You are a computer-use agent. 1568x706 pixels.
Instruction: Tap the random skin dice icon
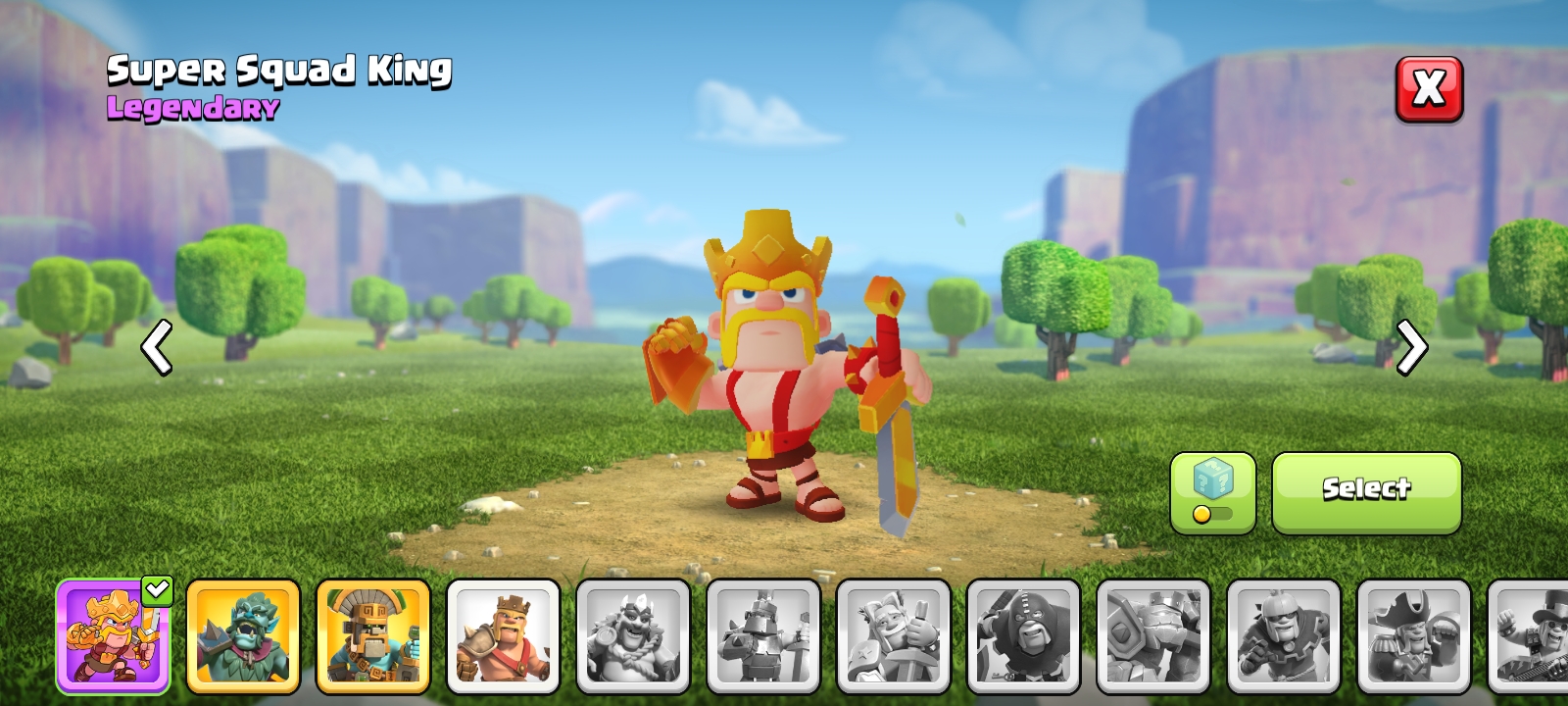1212,479
